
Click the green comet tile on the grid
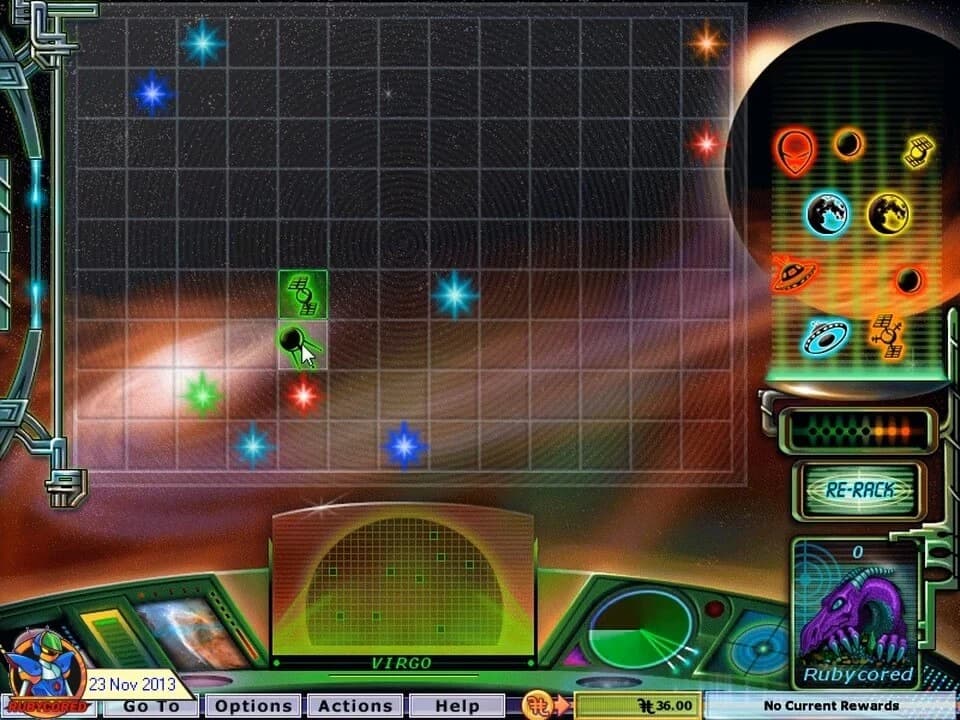pos(302,345)
